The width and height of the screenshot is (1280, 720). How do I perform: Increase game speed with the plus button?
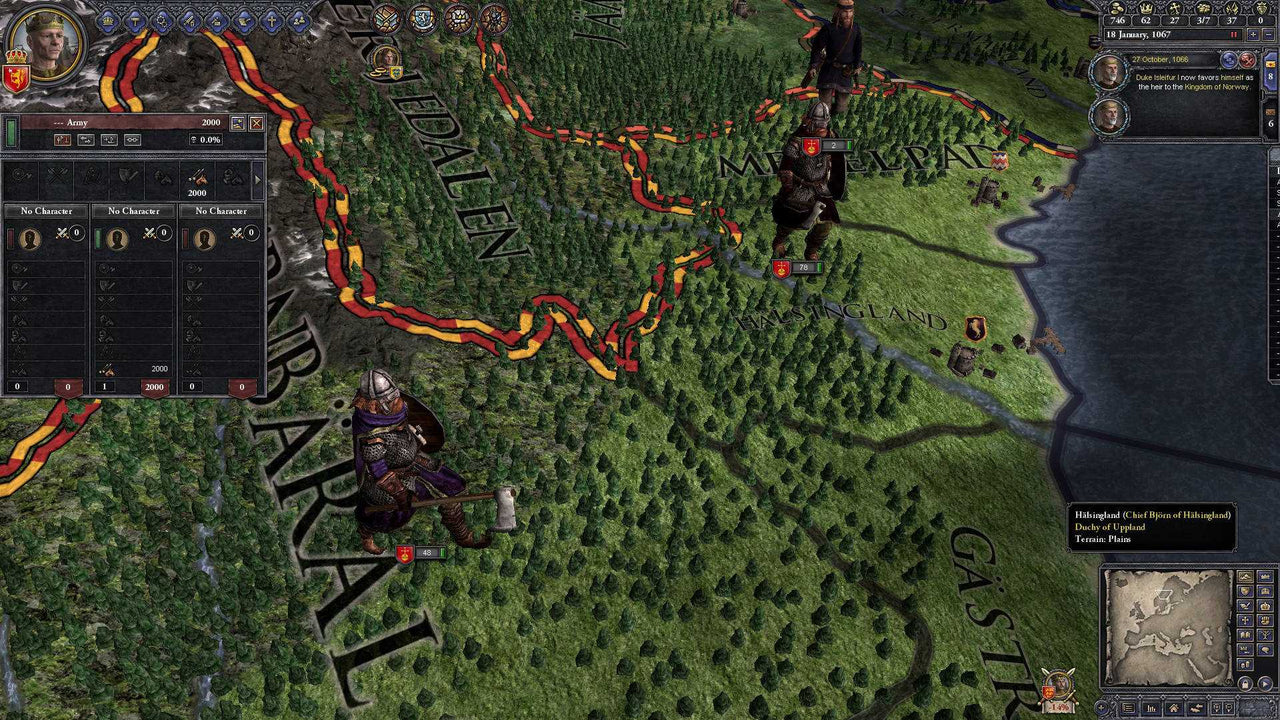click(x=1253, y=34)
